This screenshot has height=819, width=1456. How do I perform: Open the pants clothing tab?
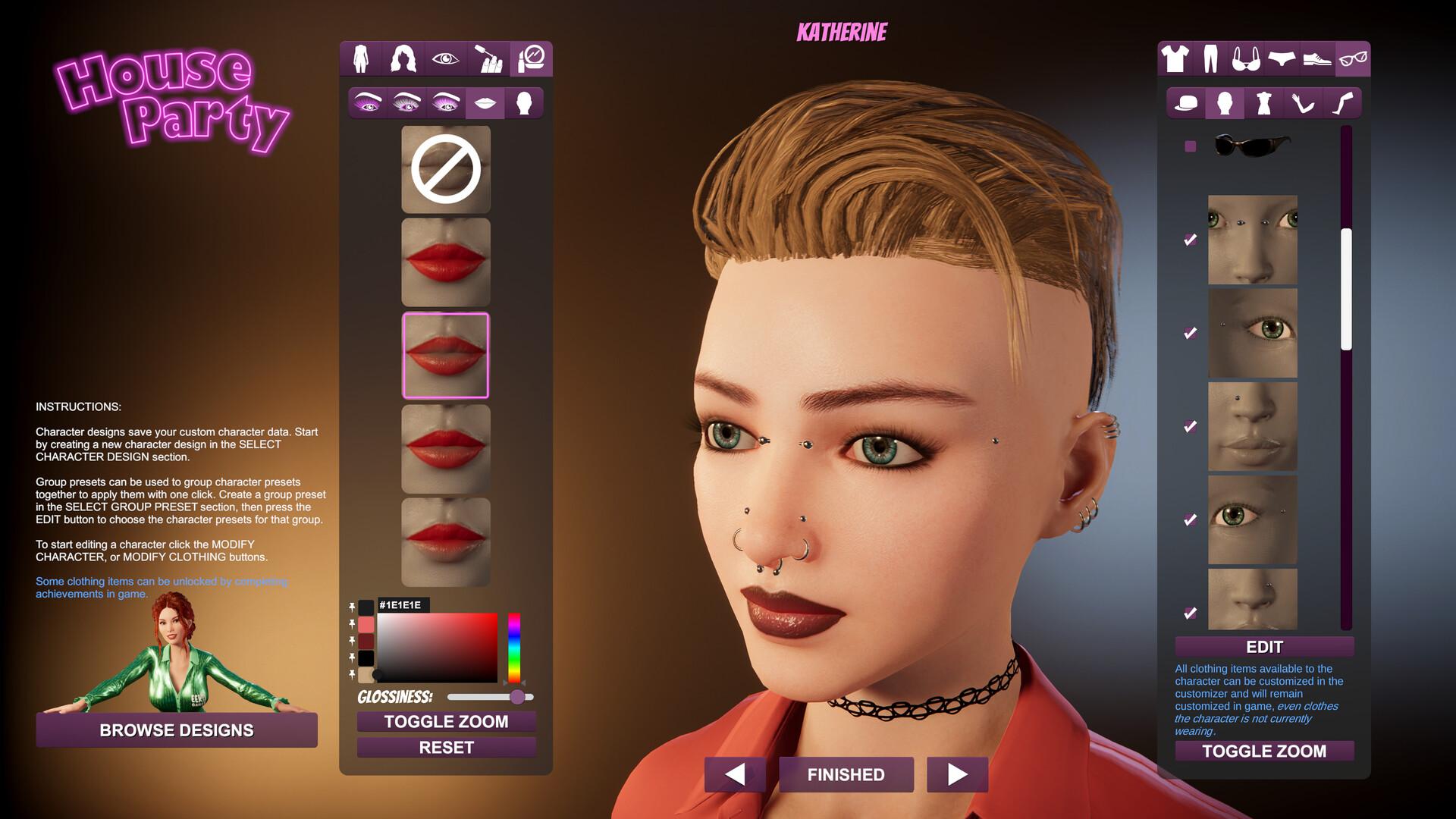1211,59
